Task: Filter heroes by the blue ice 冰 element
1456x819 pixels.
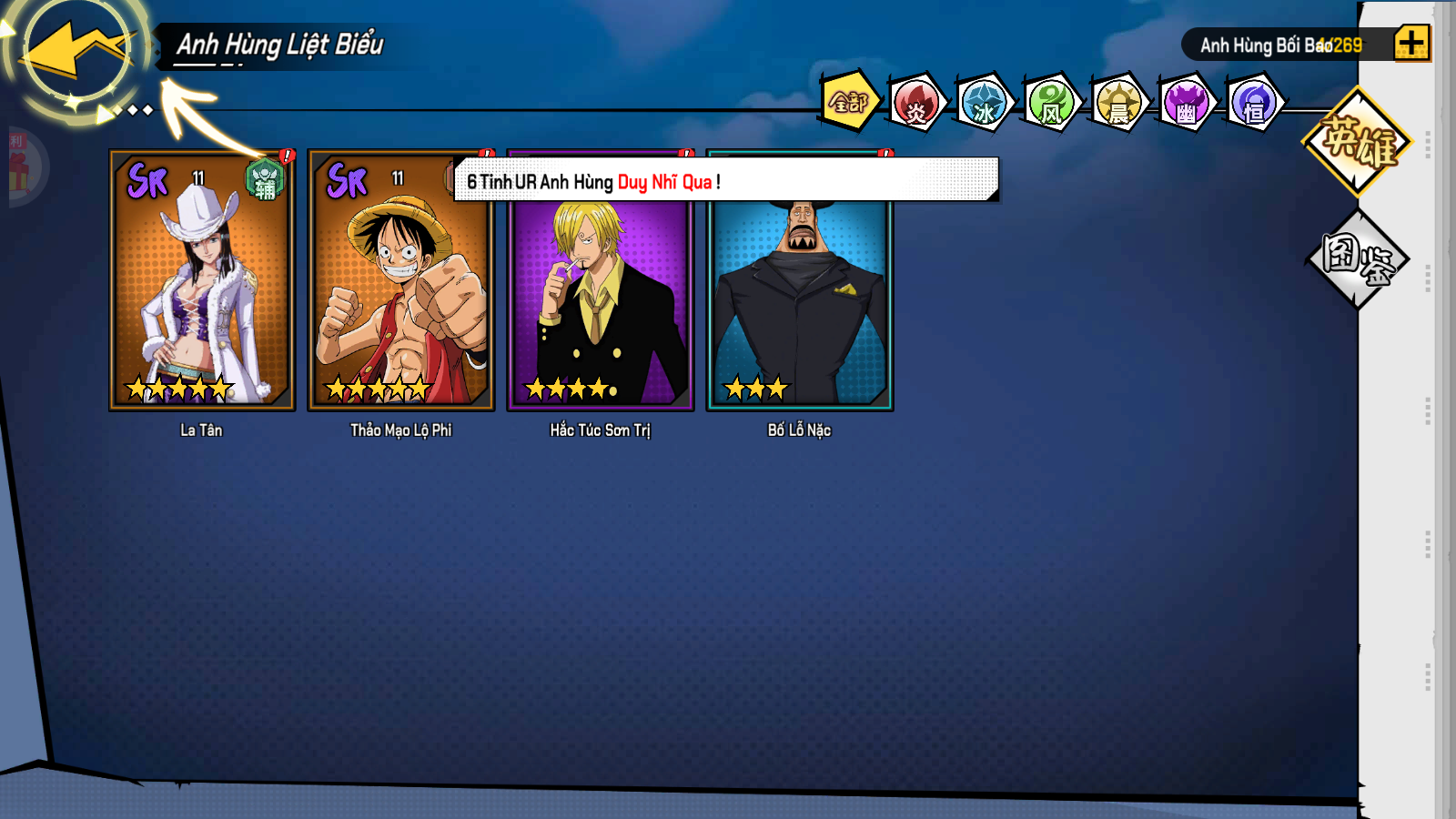Action: [984, 103]
